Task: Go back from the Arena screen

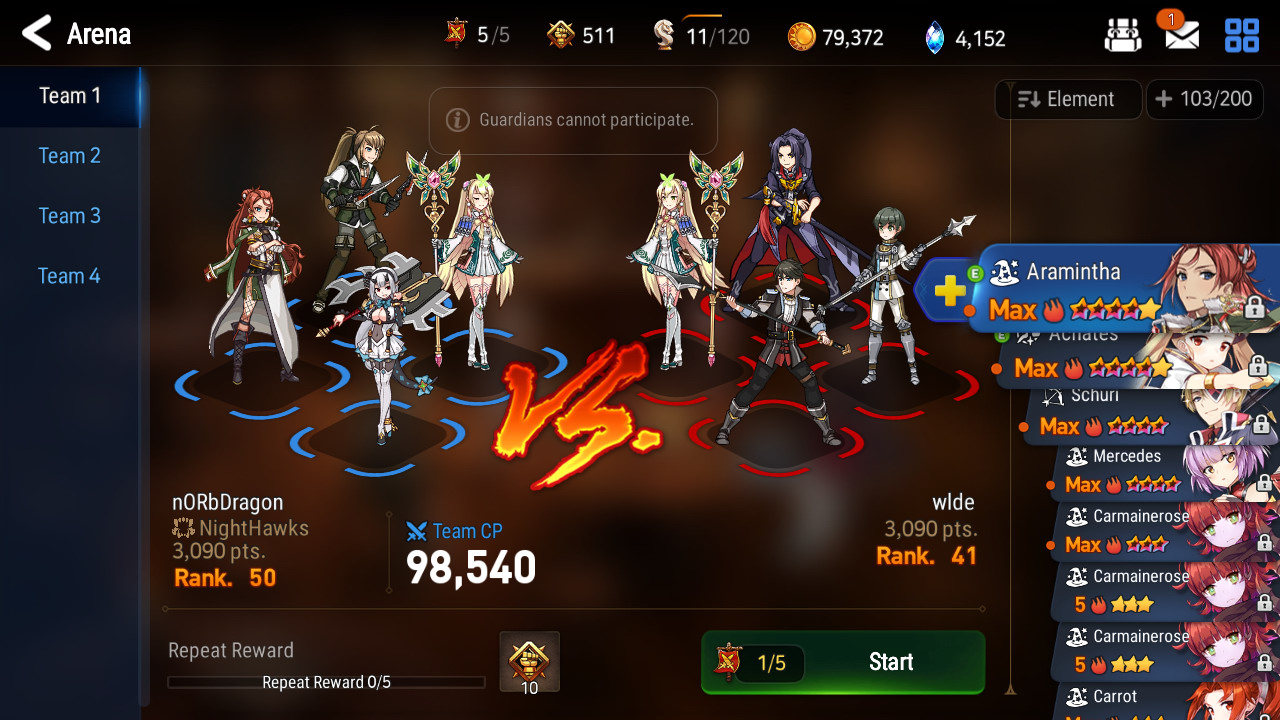Action: (x=37, y=34)
